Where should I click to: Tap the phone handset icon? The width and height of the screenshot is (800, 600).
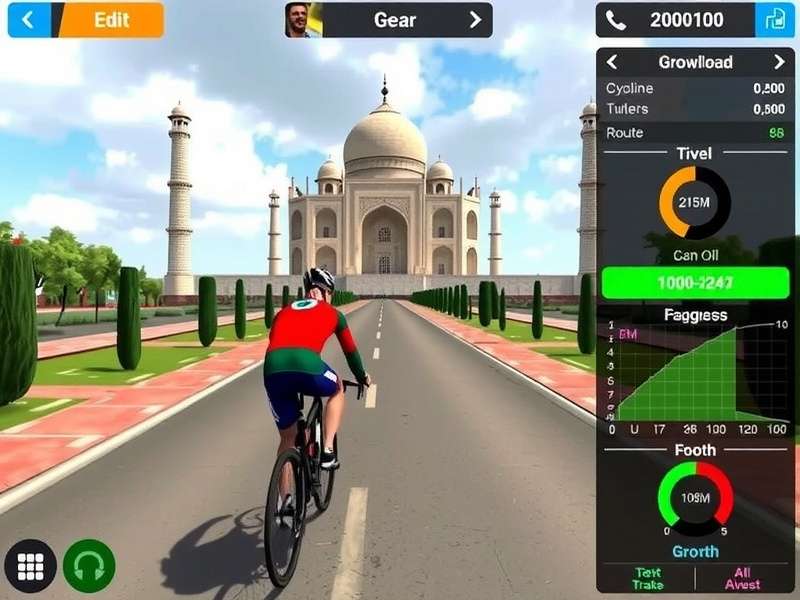tap(616, 20)
